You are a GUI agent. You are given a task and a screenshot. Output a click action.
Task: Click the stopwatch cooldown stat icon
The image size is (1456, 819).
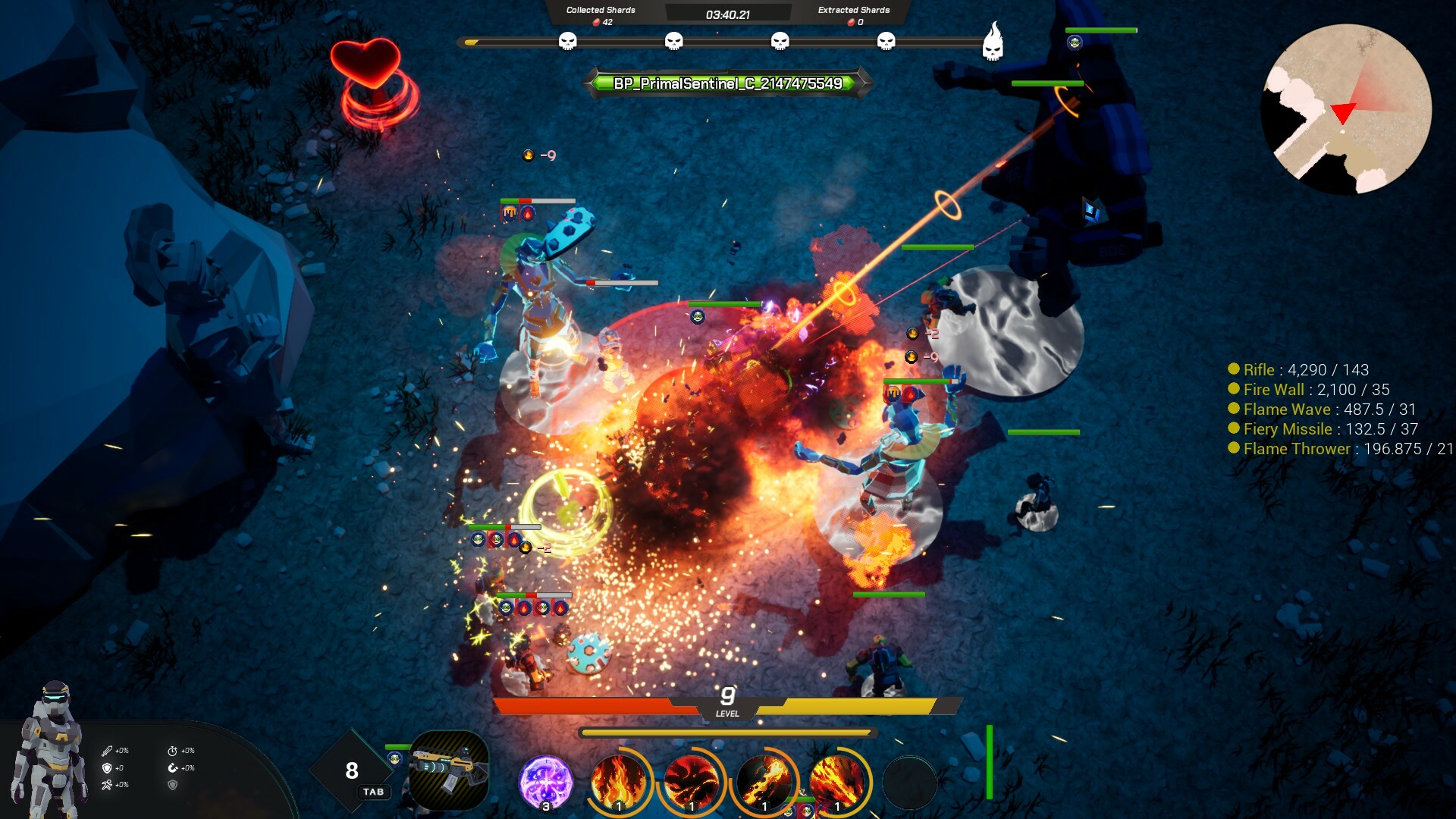click(173, 752)
